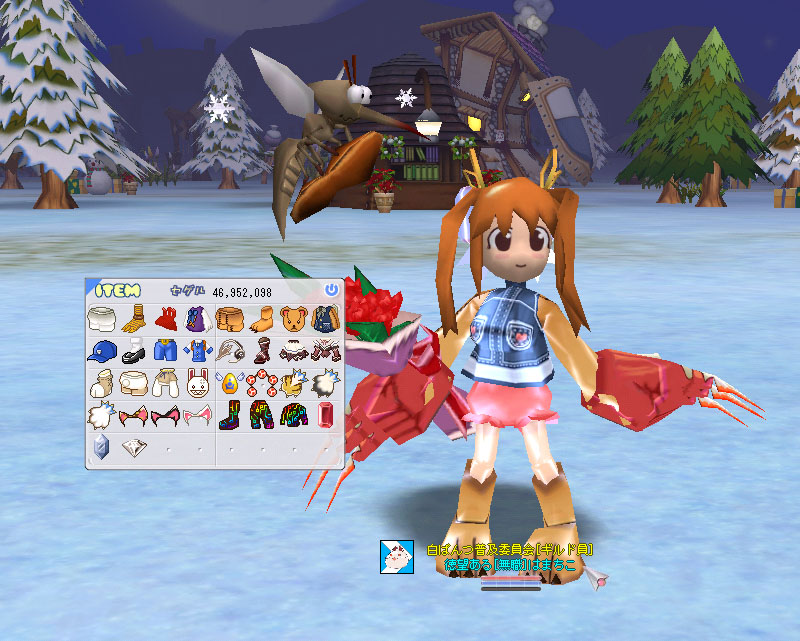
Task: Select the navy denim jacket item
Action: tap(325, 319)
